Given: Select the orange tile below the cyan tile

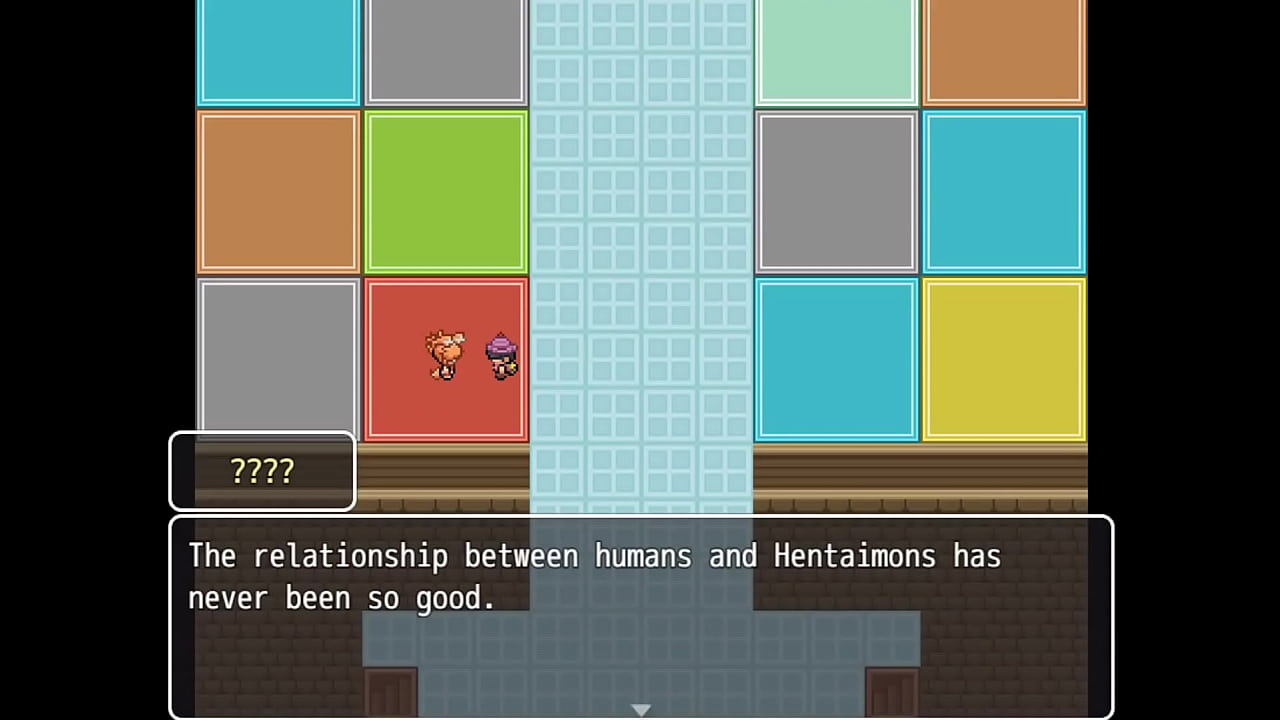Looking at the screenshot, I should tap(279, 192).
